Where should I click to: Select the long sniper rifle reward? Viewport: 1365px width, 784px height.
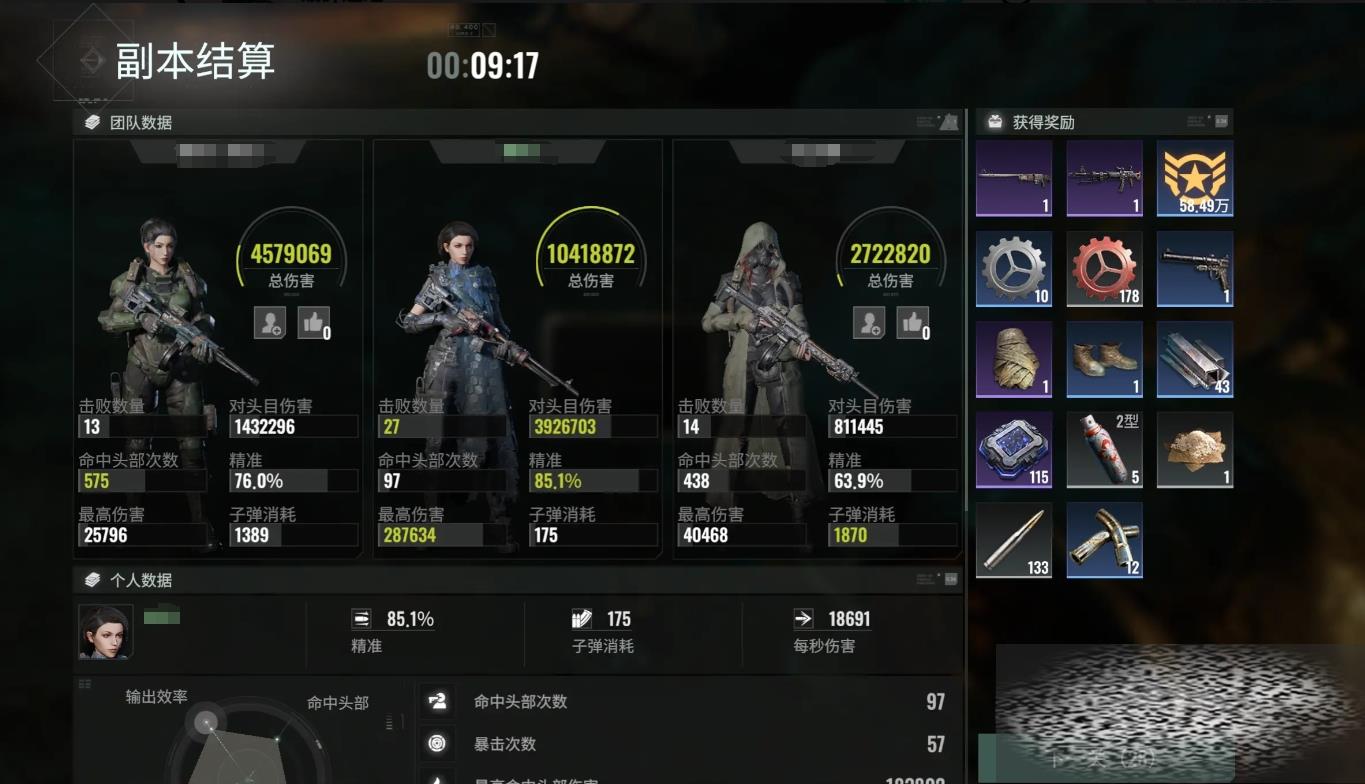(x=1014, y=178)
